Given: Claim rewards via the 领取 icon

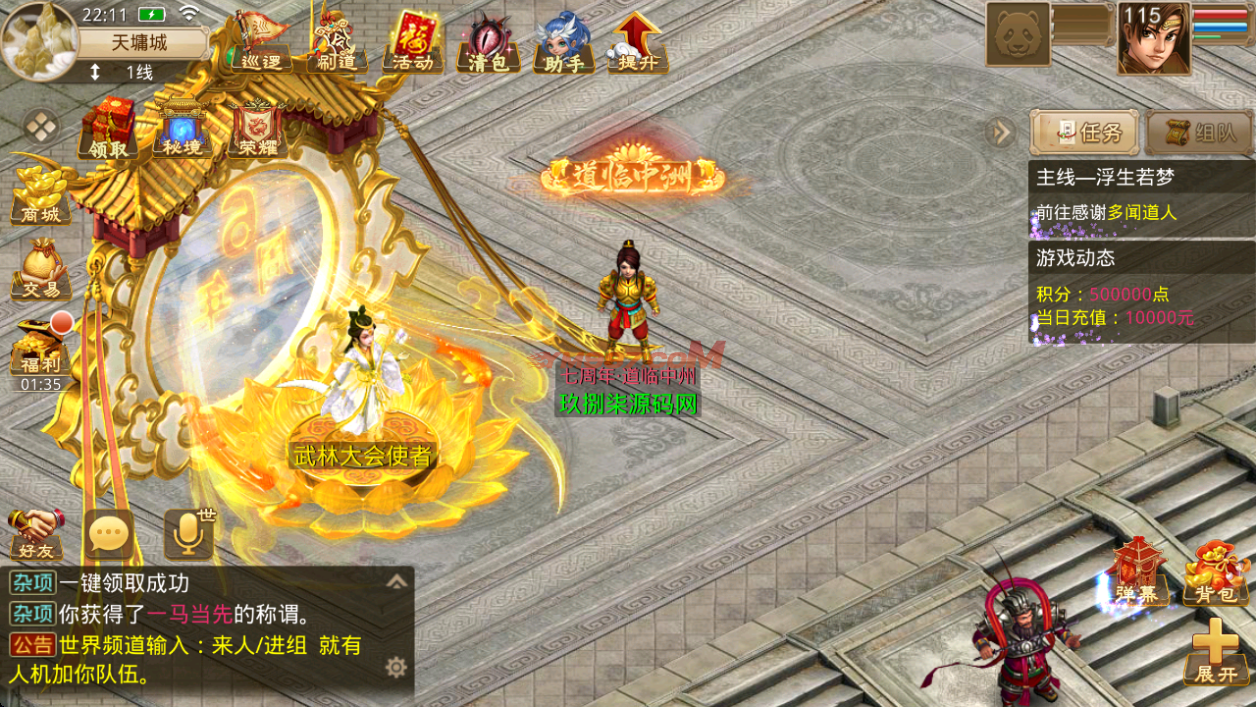Looking at the screenshot, I should click(x=108, y=128).
